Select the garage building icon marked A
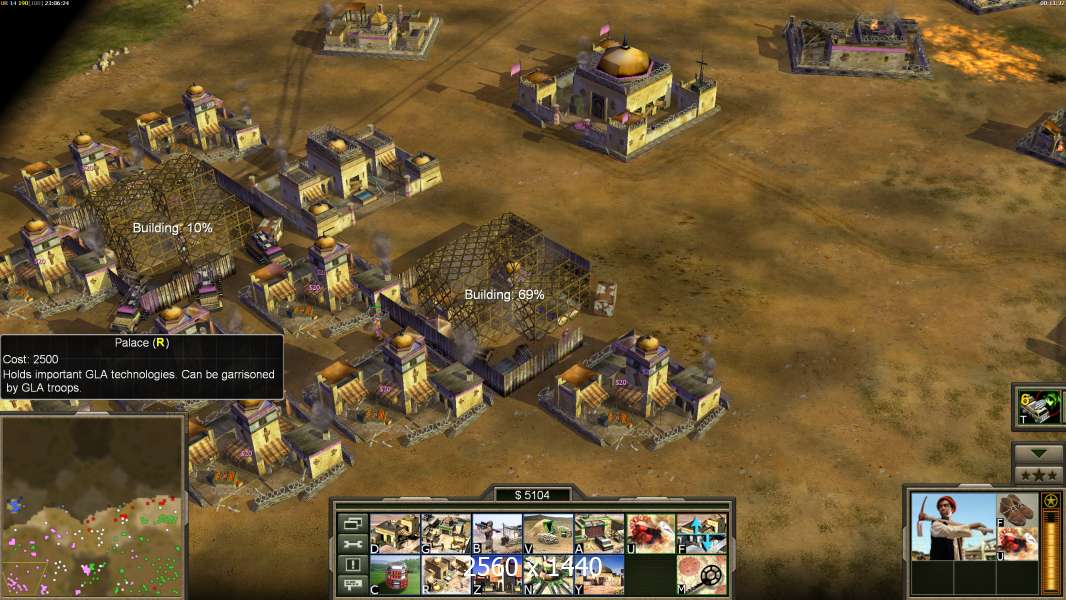Viewport: 1066px width, 600px height. click(599, 533)
